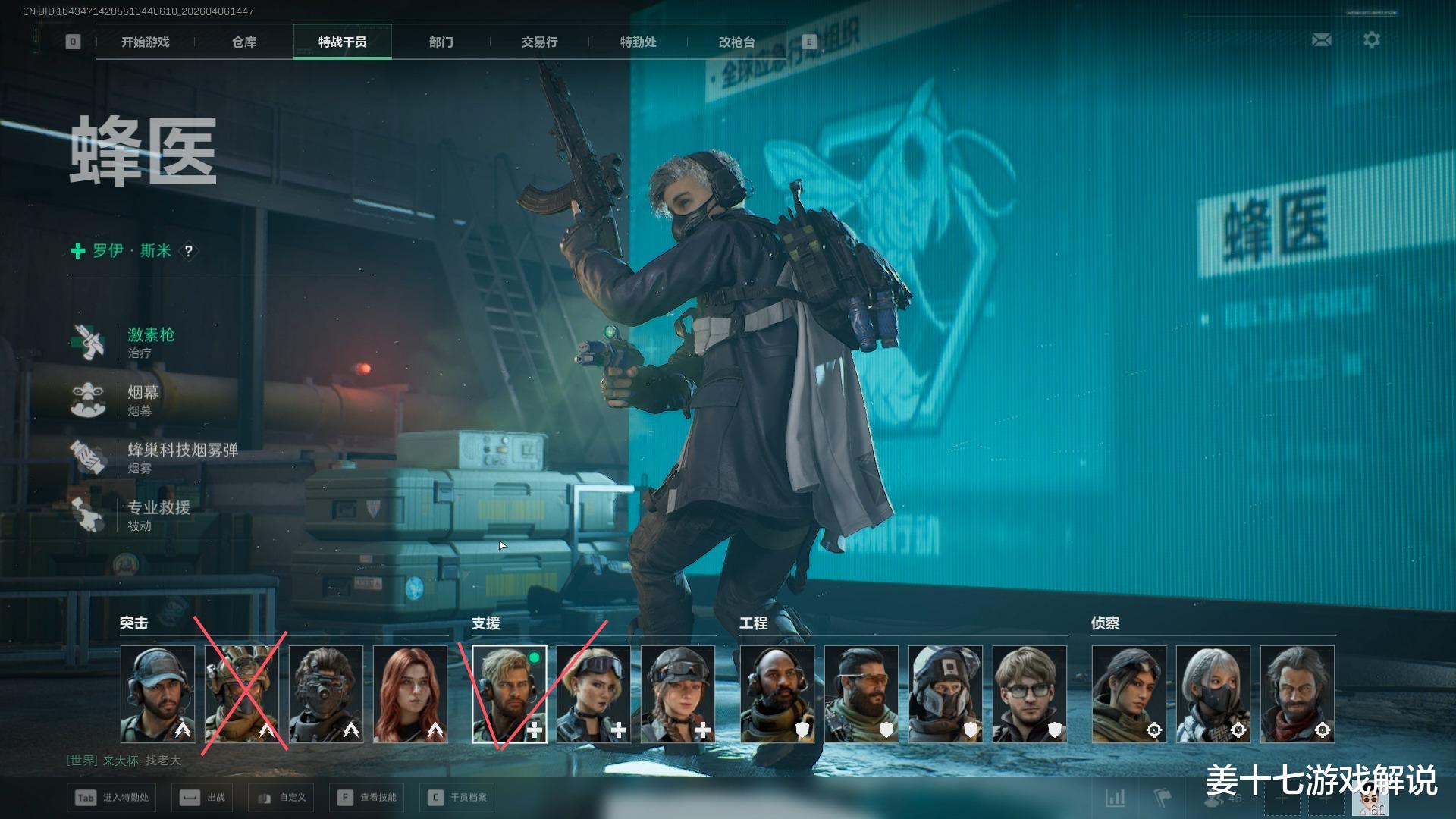
Task: Switch to the 仓库 tab
Action: coord(244,42)
